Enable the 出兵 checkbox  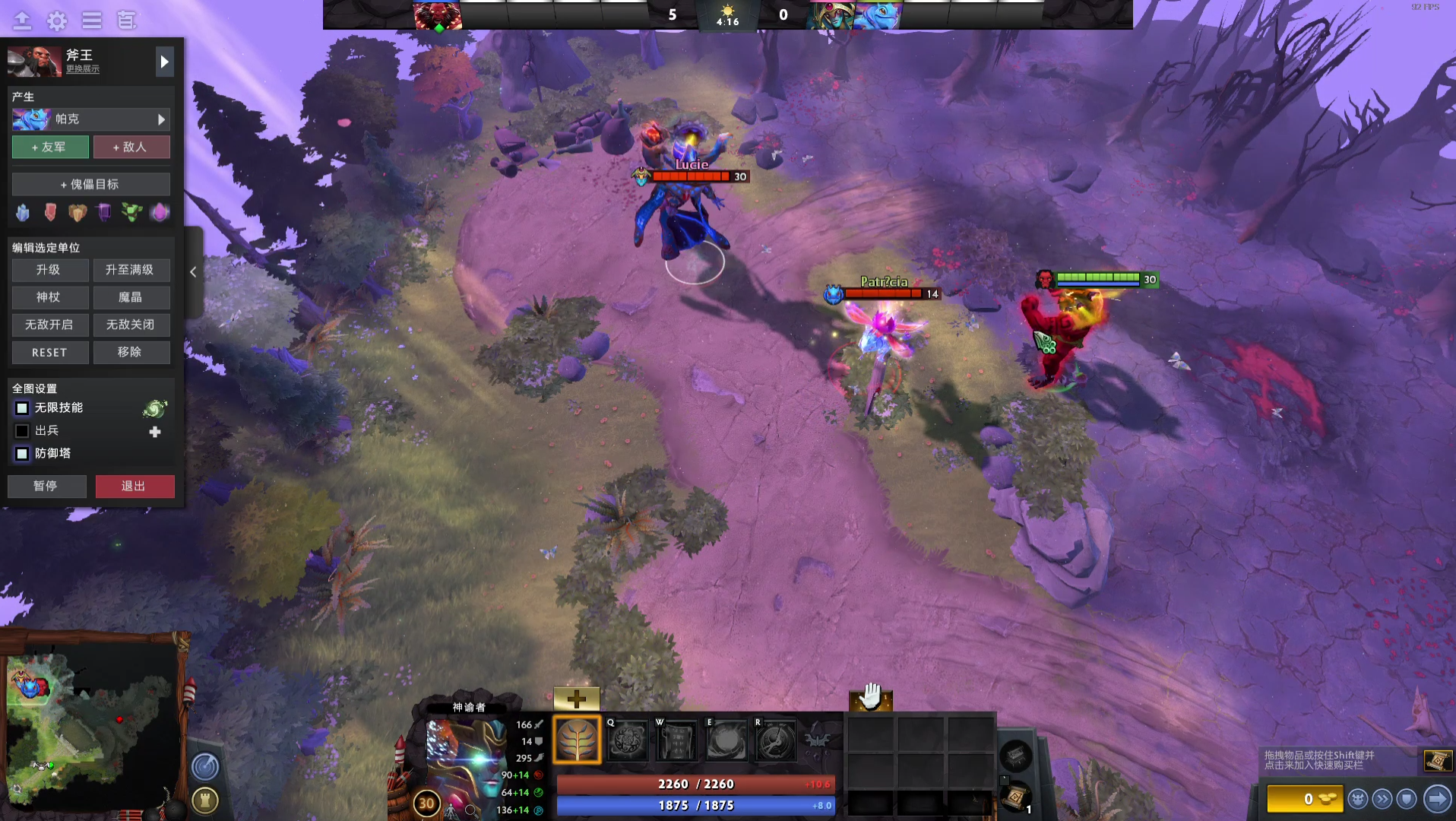point(21,431)
